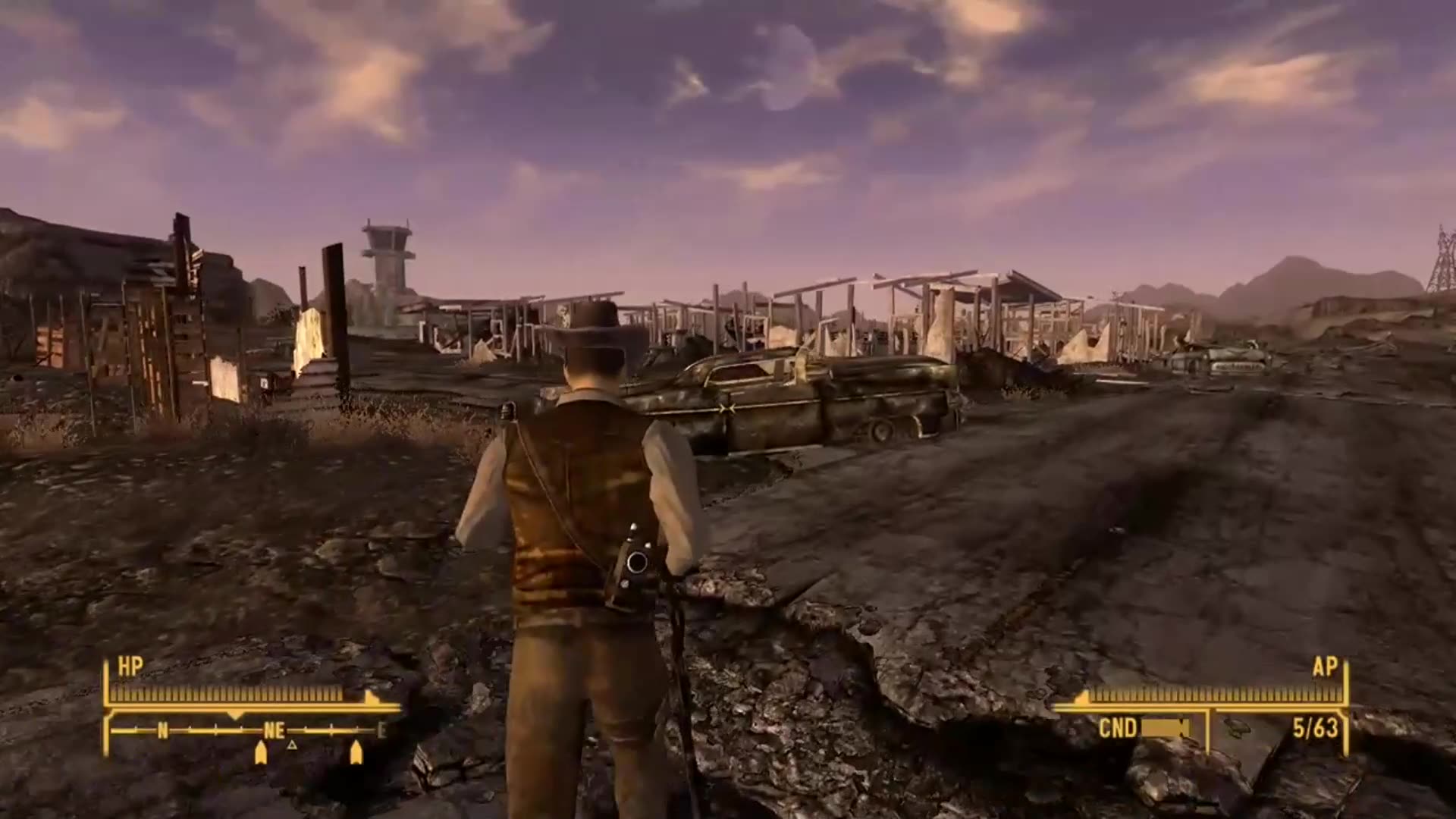Click the hollow triangle location marker on compass

[x=291, y=746]
